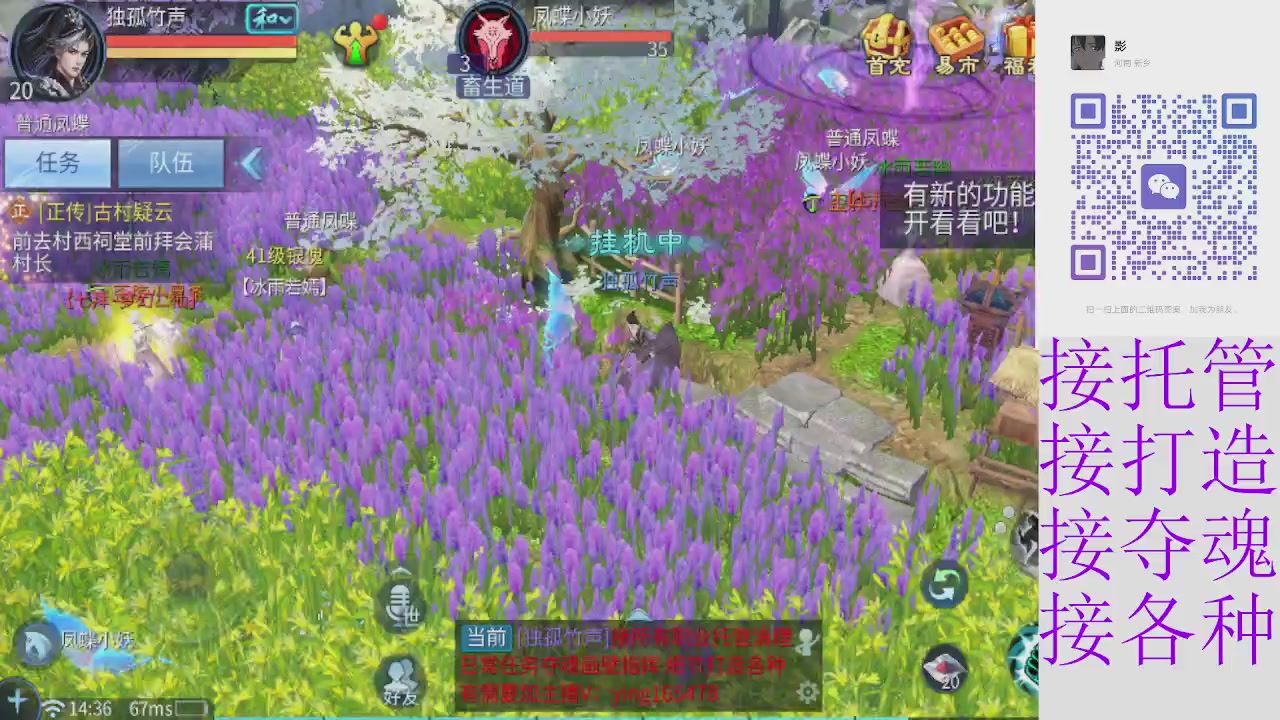Scan the WeChat QR code thumbnail
This screenshot has width=1280, height=720.
(x=1163, y=187)
